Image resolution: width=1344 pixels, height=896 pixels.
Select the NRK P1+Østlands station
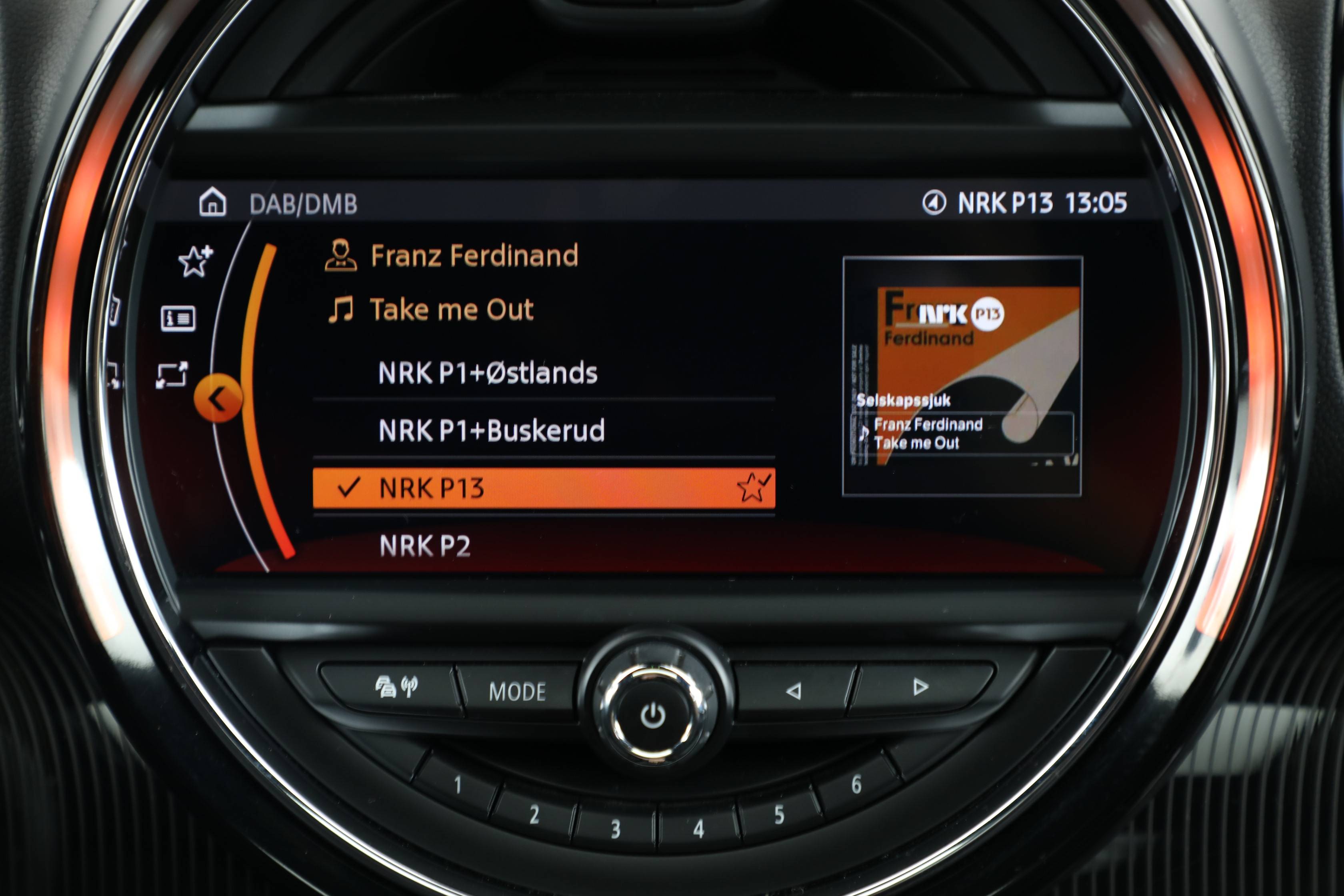pos(487,373)
